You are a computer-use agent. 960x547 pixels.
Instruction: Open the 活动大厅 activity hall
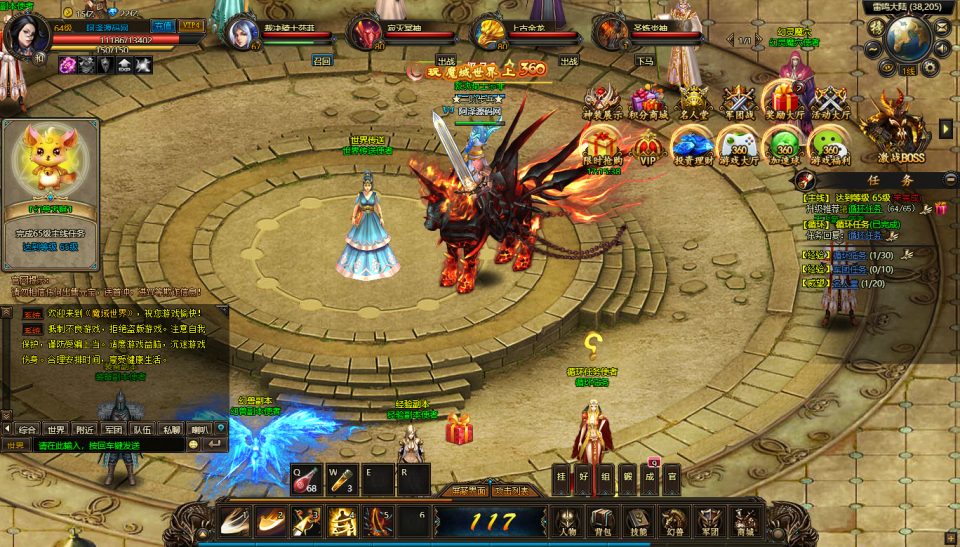point(829,102)
